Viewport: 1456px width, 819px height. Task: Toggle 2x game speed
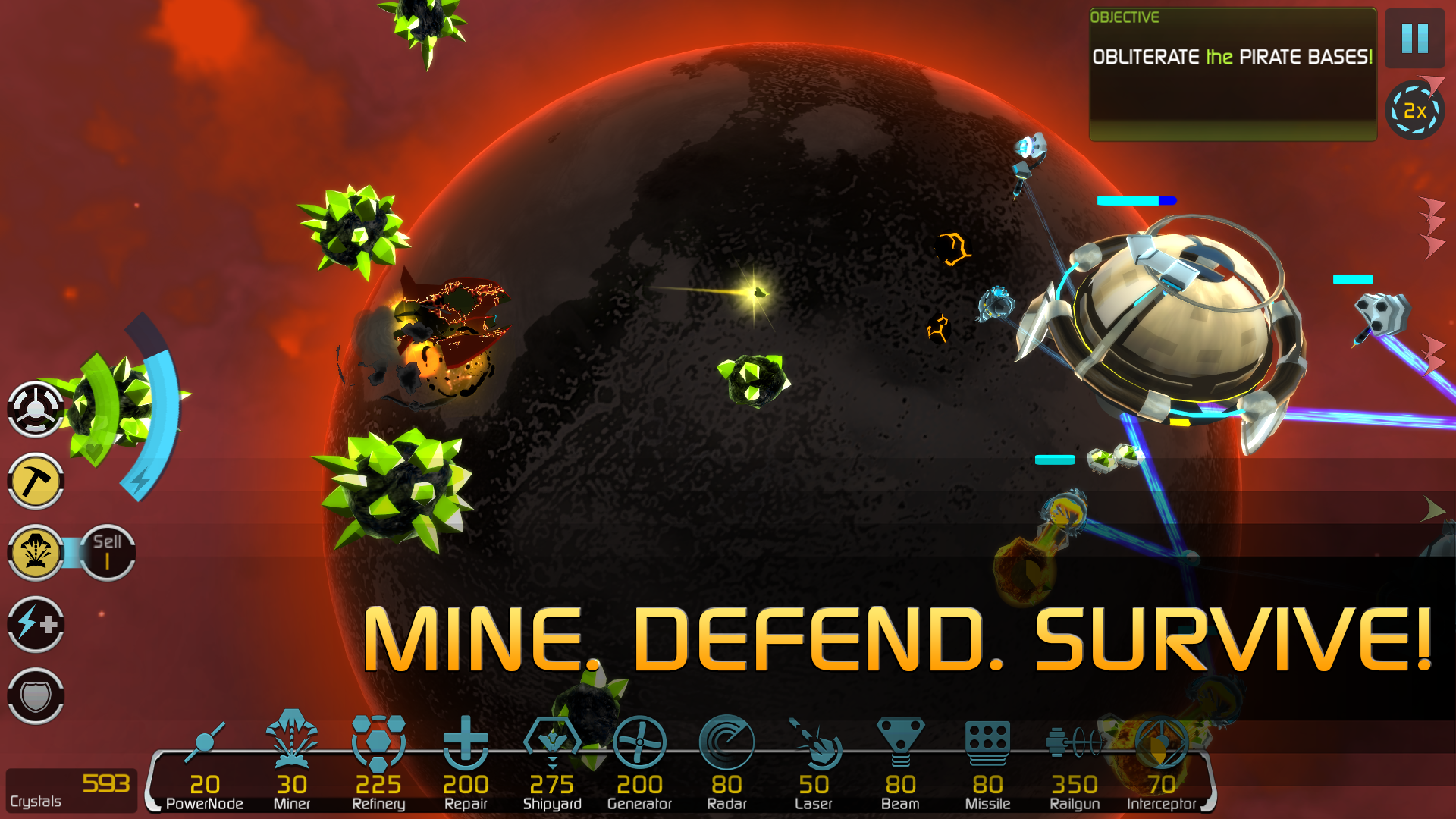(1414, 111)
